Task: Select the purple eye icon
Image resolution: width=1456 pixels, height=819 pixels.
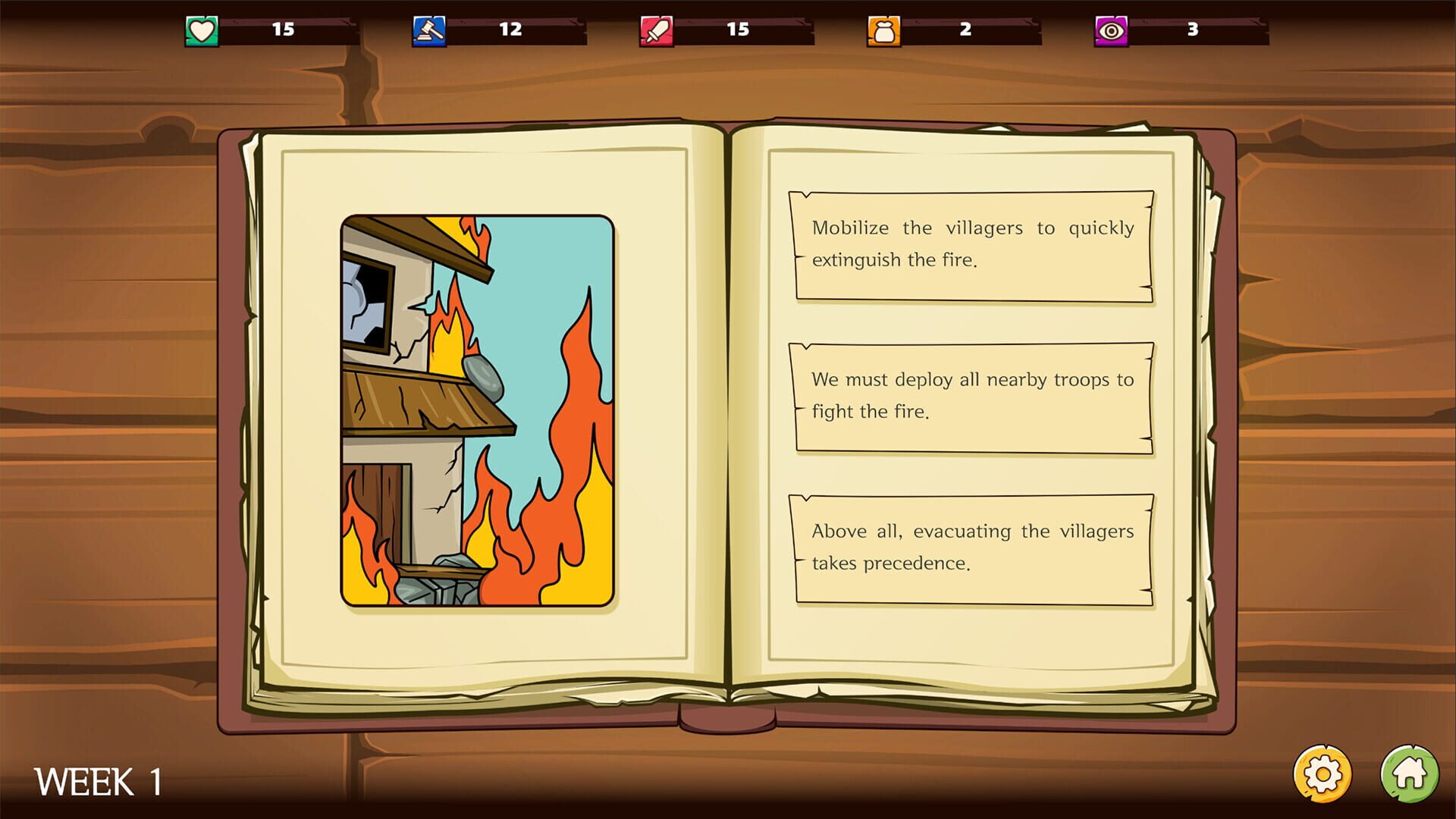Action: coord(1109,29)
